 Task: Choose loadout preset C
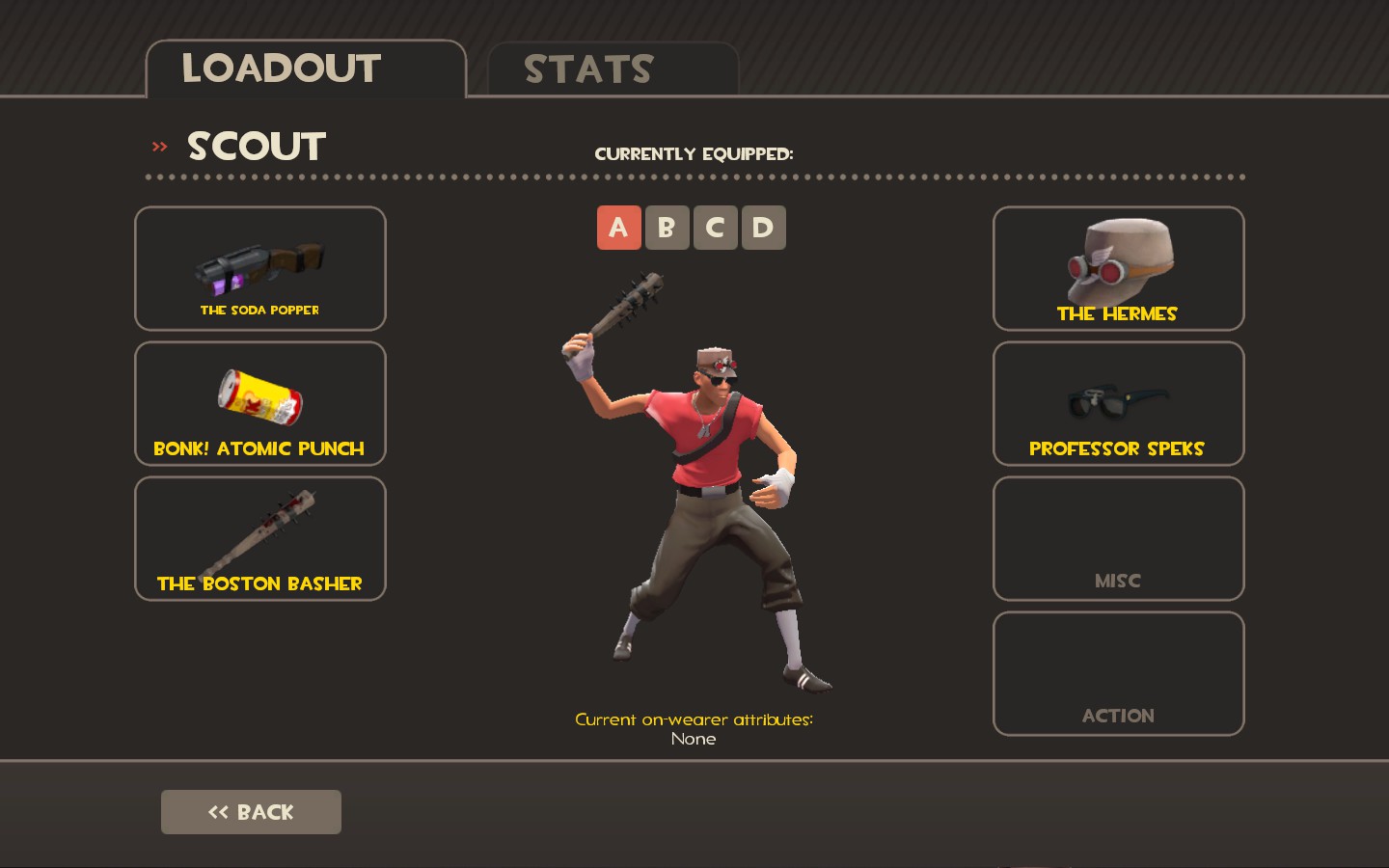pyautogui.click(x=715, y=228)
